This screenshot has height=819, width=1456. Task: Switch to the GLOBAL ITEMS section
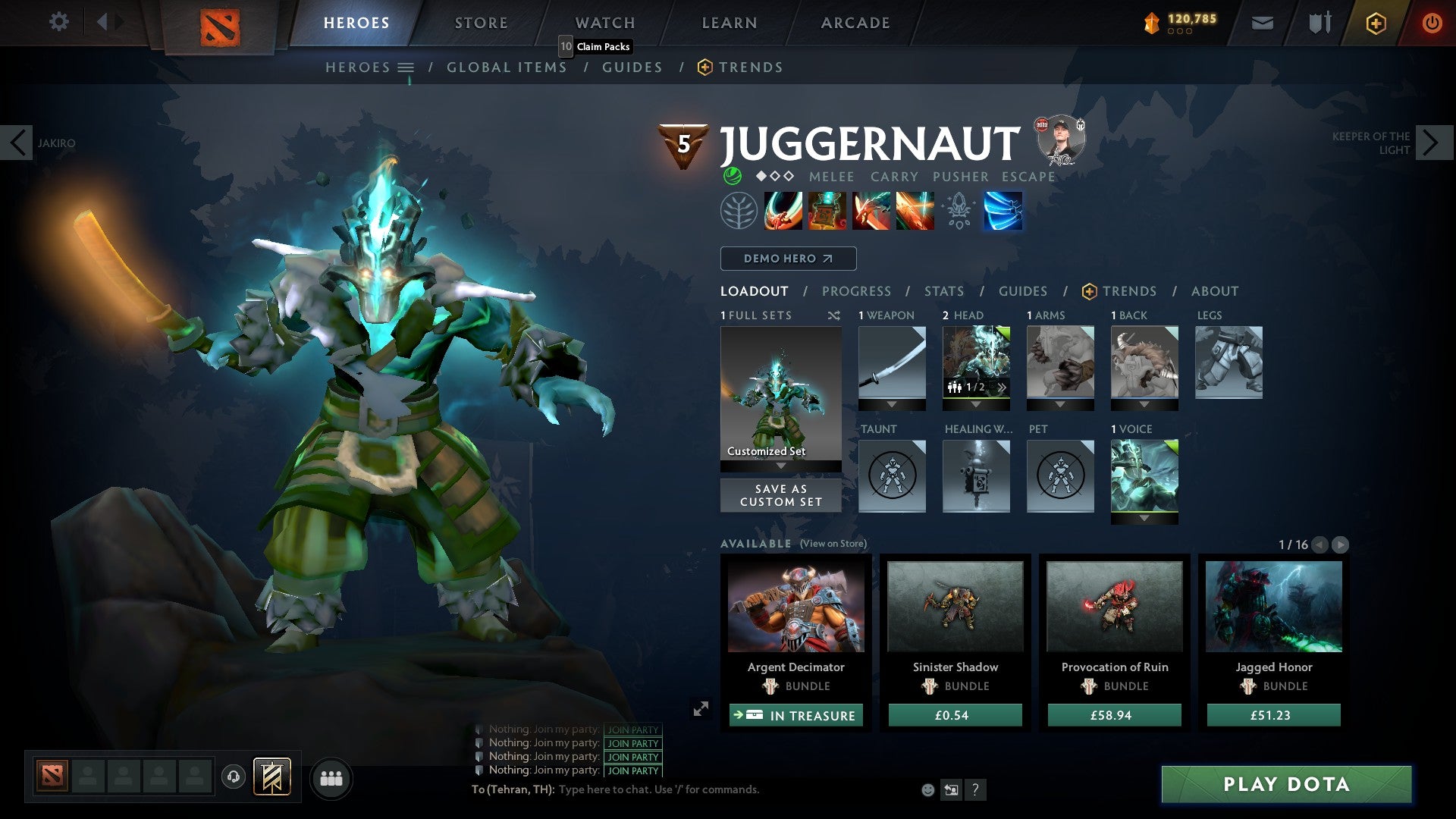click(x=507, y=67)
